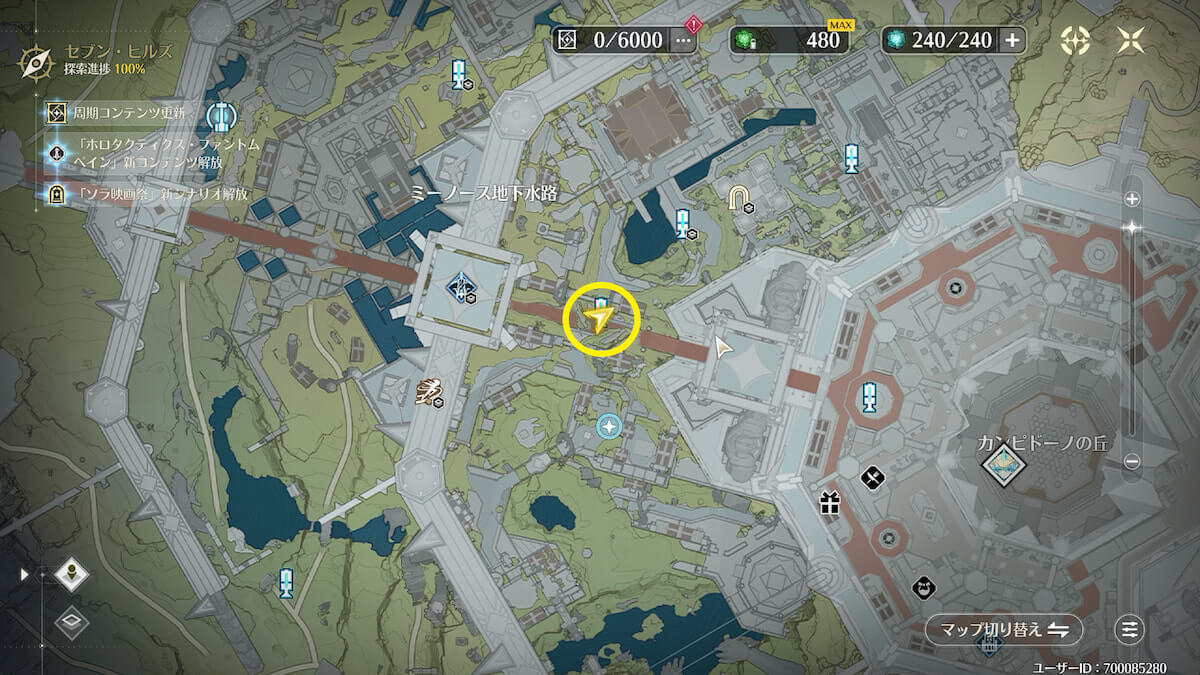Select the カンピドーノの丘 location marker

[x=1002, y=461]
